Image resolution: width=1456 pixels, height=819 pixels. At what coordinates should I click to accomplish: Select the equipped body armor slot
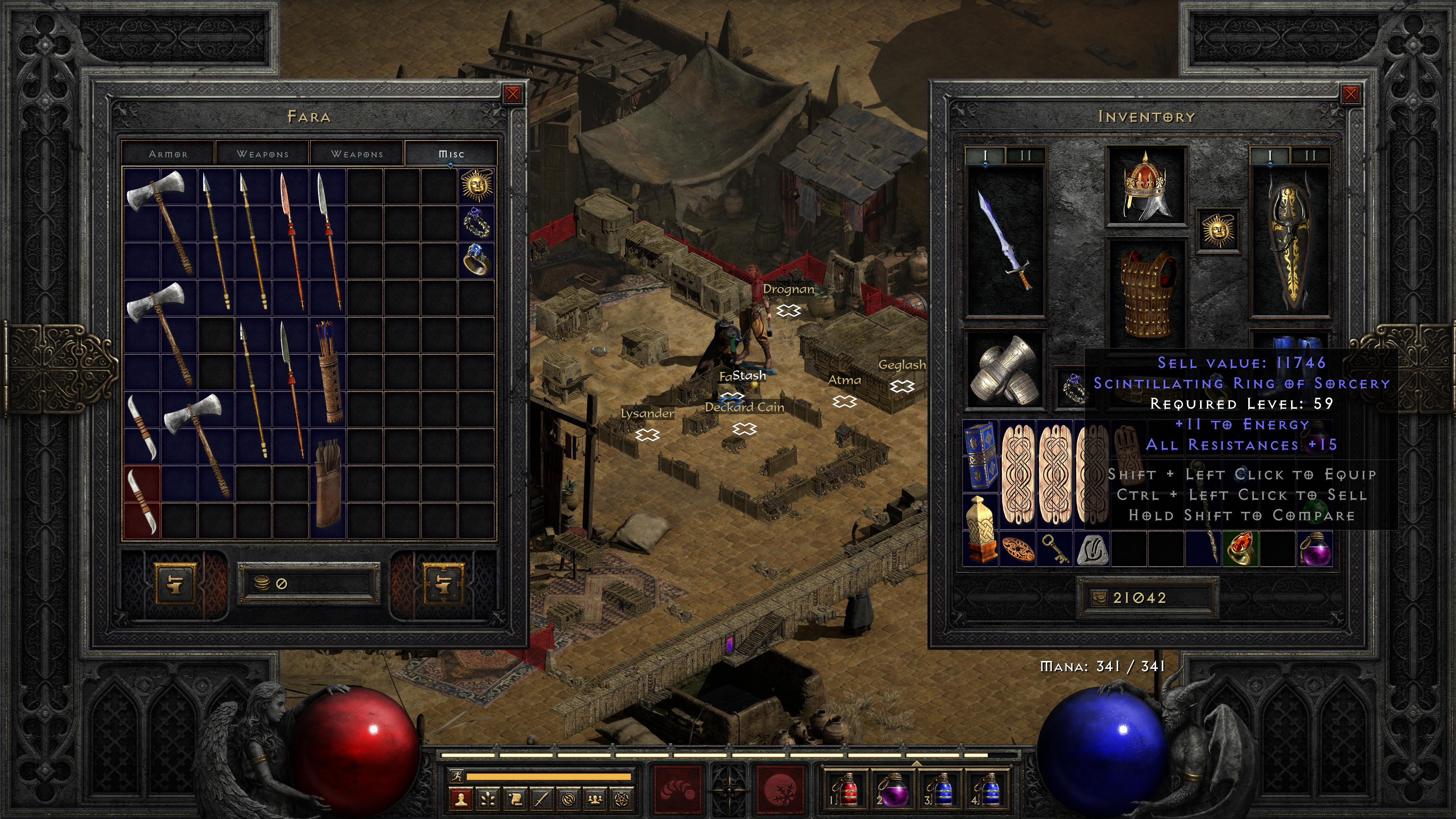tap(1146, 294)
